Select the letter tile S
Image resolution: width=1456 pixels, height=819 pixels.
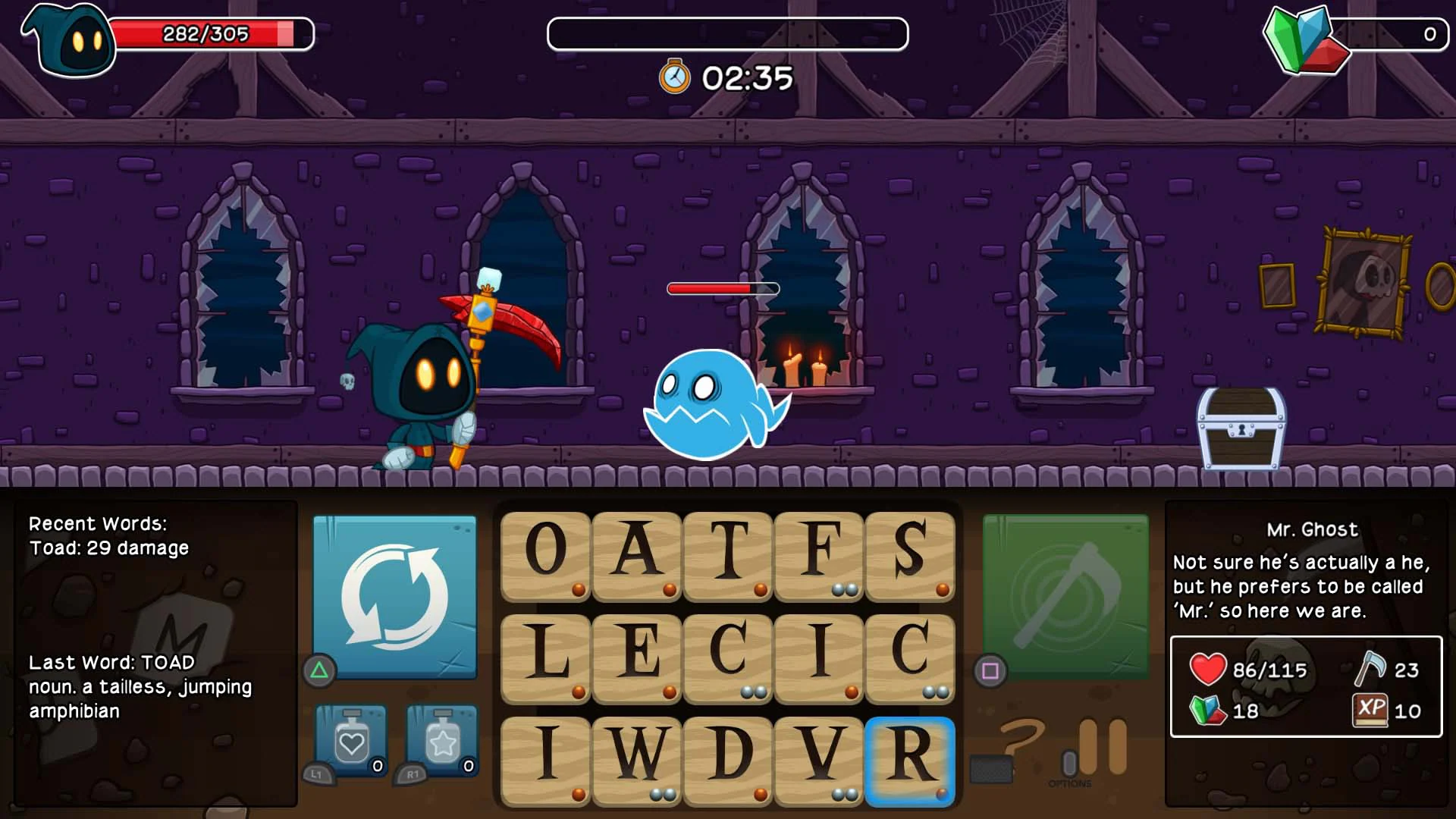point(909,557)
